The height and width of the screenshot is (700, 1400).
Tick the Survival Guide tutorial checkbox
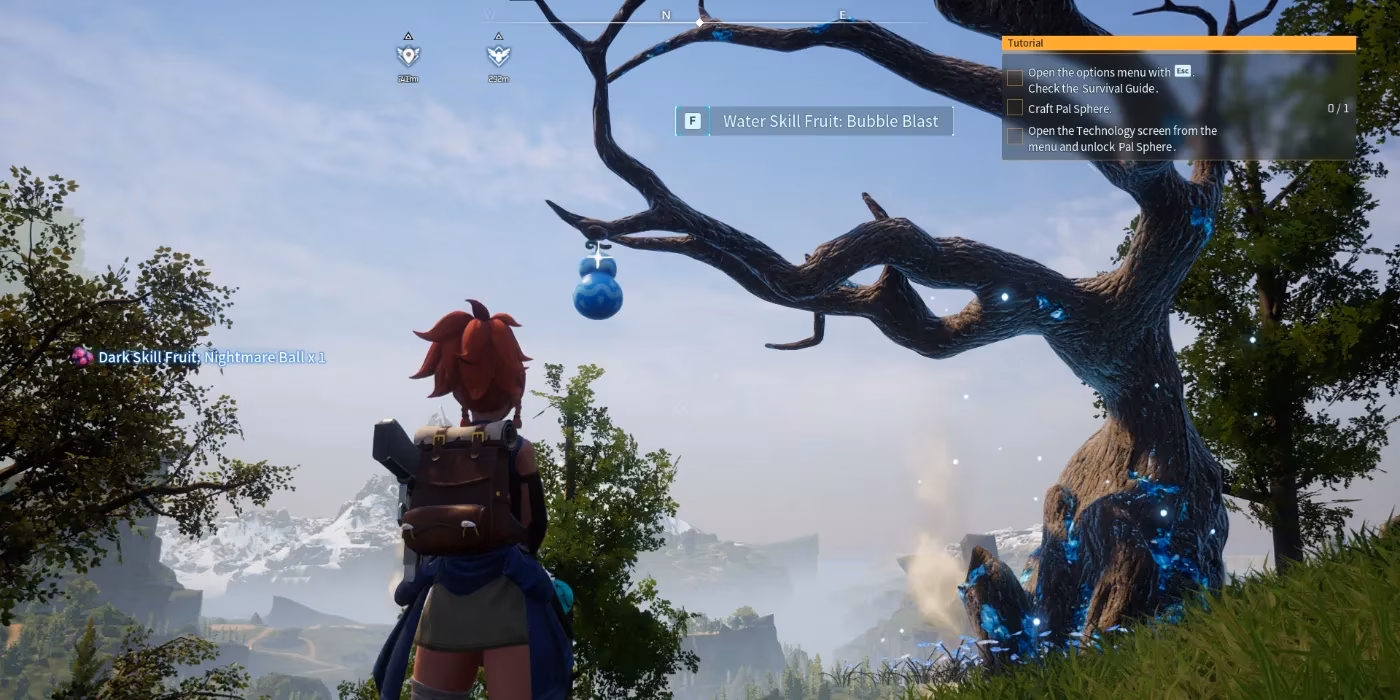pos(1015,78)
